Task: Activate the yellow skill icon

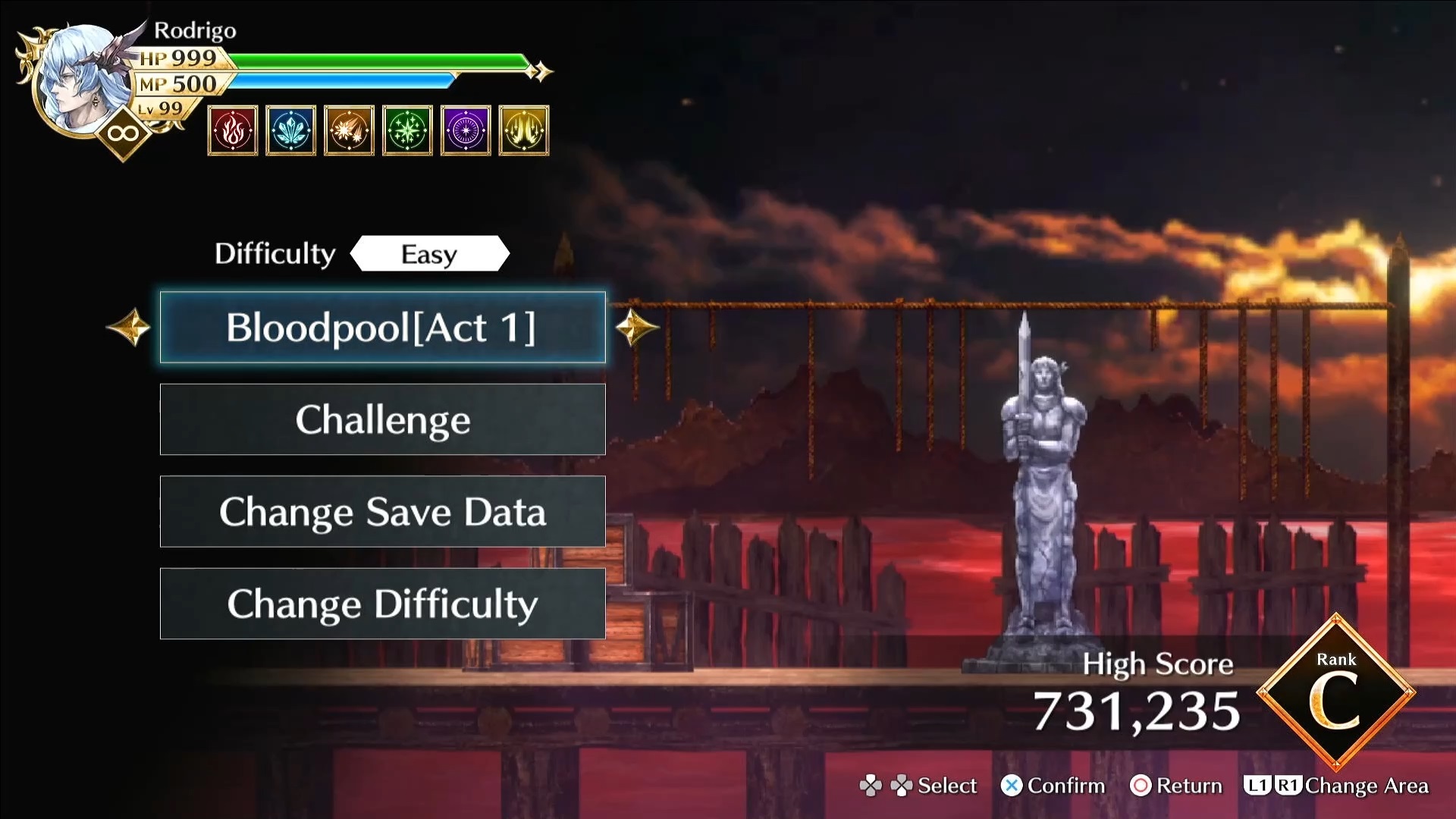Action: (x=524, y=130)
